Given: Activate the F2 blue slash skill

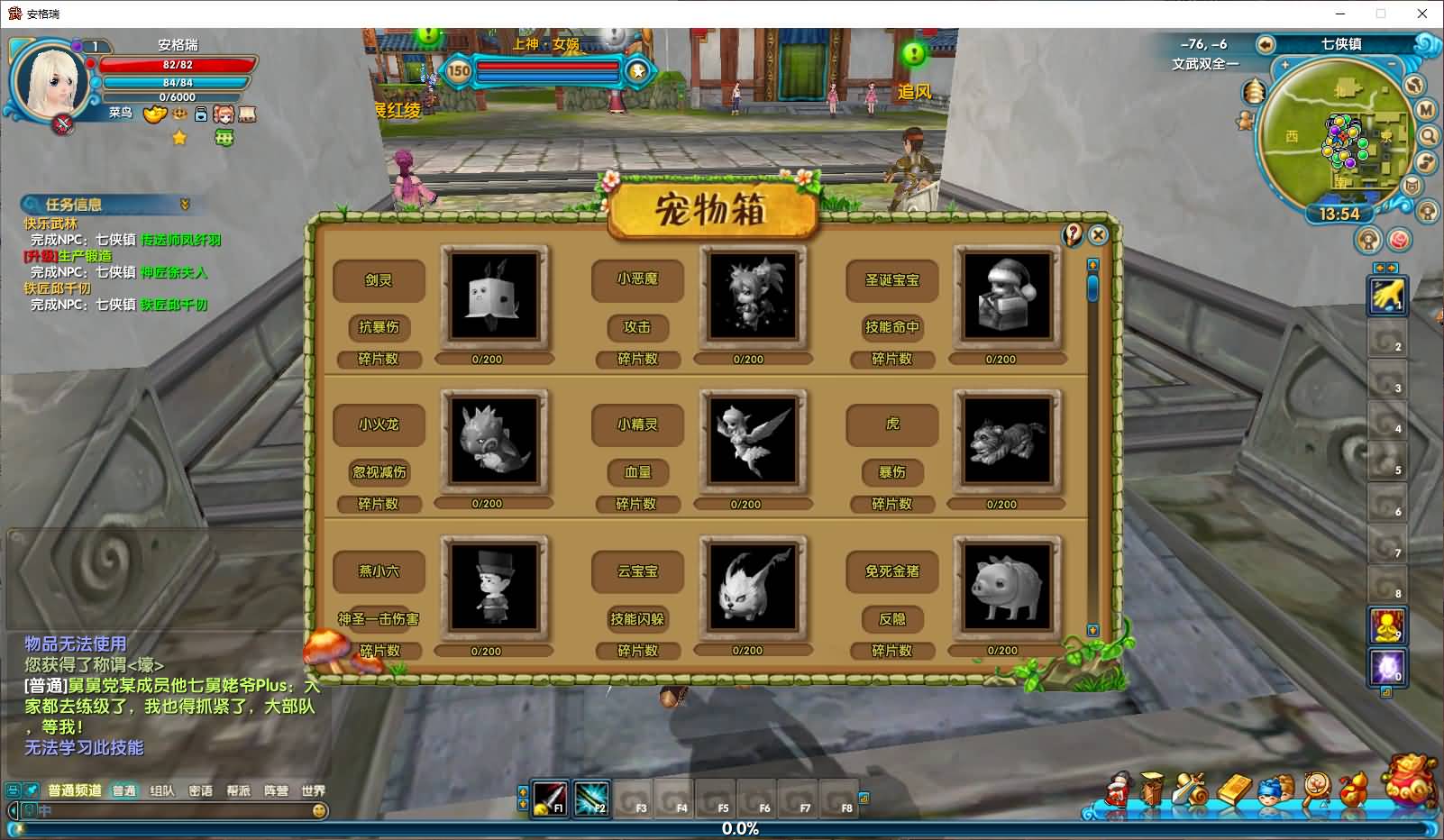Looking at the screenshot, I should click(591, 798).
